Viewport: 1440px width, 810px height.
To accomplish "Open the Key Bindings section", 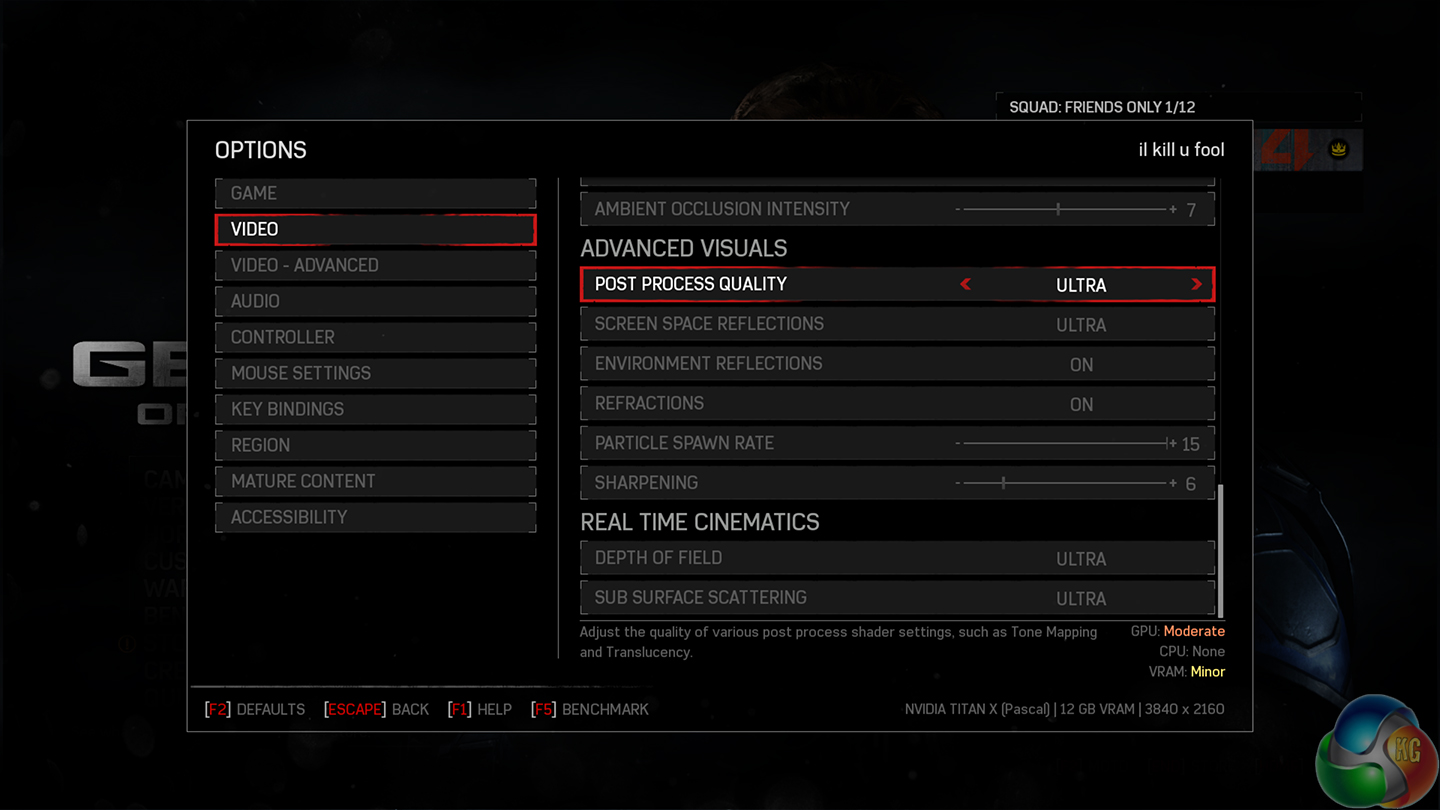I will (375, 409).
